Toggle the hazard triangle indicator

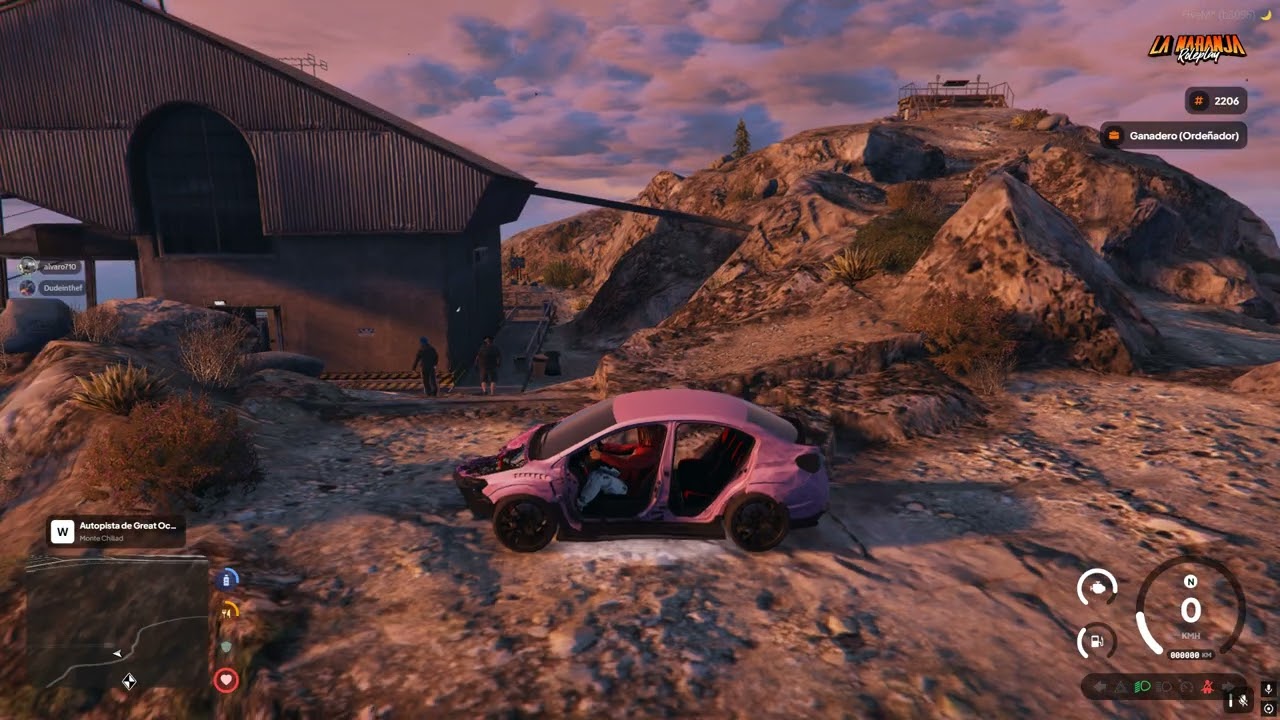click(1120, 687)
